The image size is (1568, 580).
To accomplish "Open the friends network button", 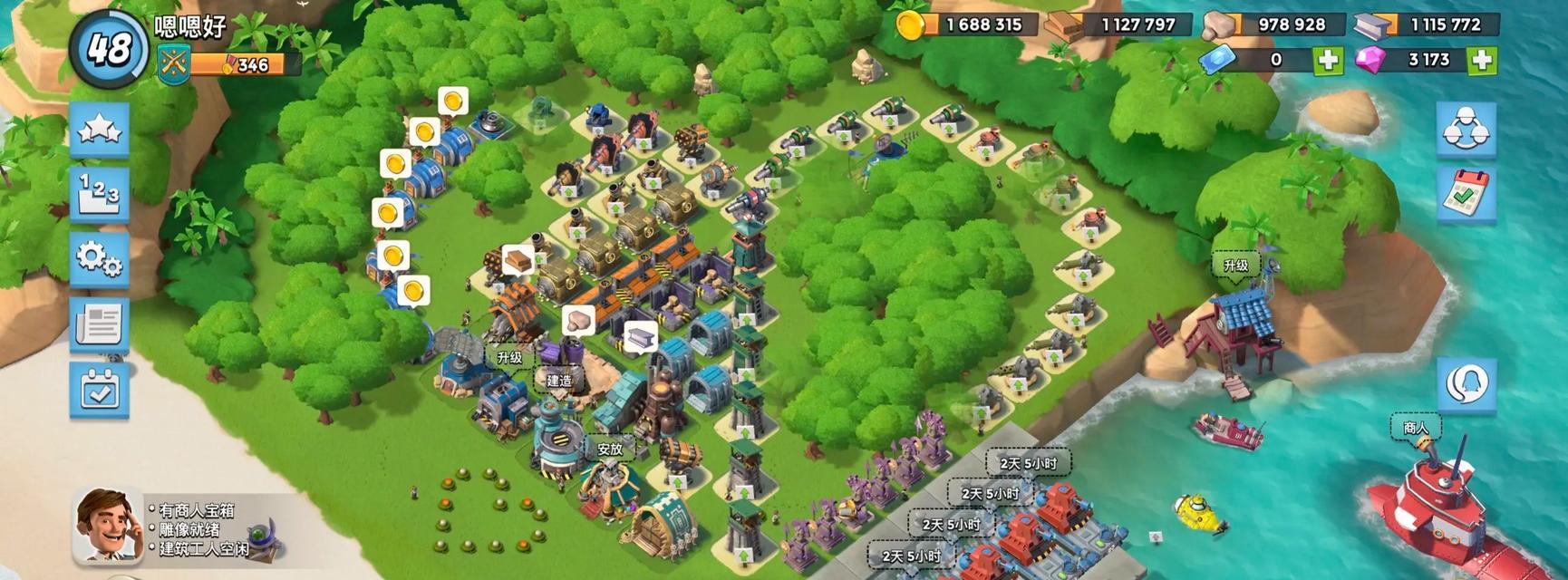I will 1466,128.
